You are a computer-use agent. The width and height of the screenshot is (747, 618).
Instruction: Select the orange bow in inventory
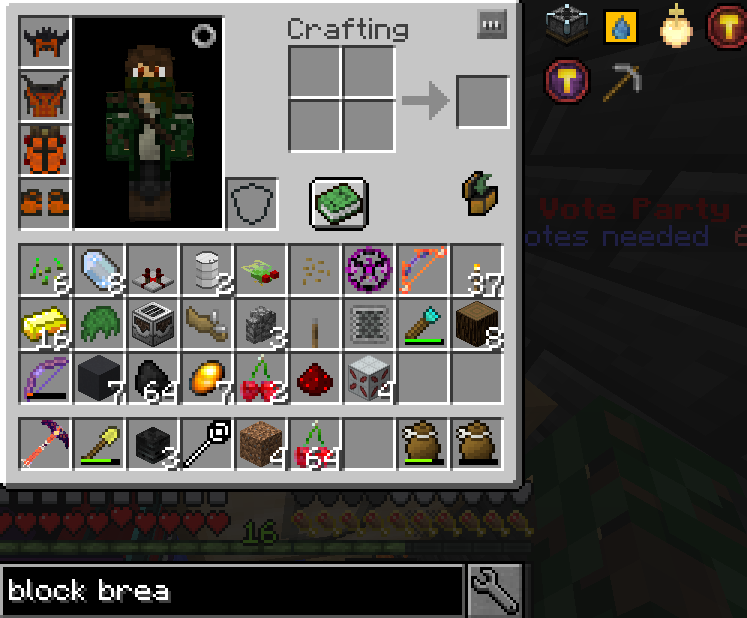(x=423, y=271)
